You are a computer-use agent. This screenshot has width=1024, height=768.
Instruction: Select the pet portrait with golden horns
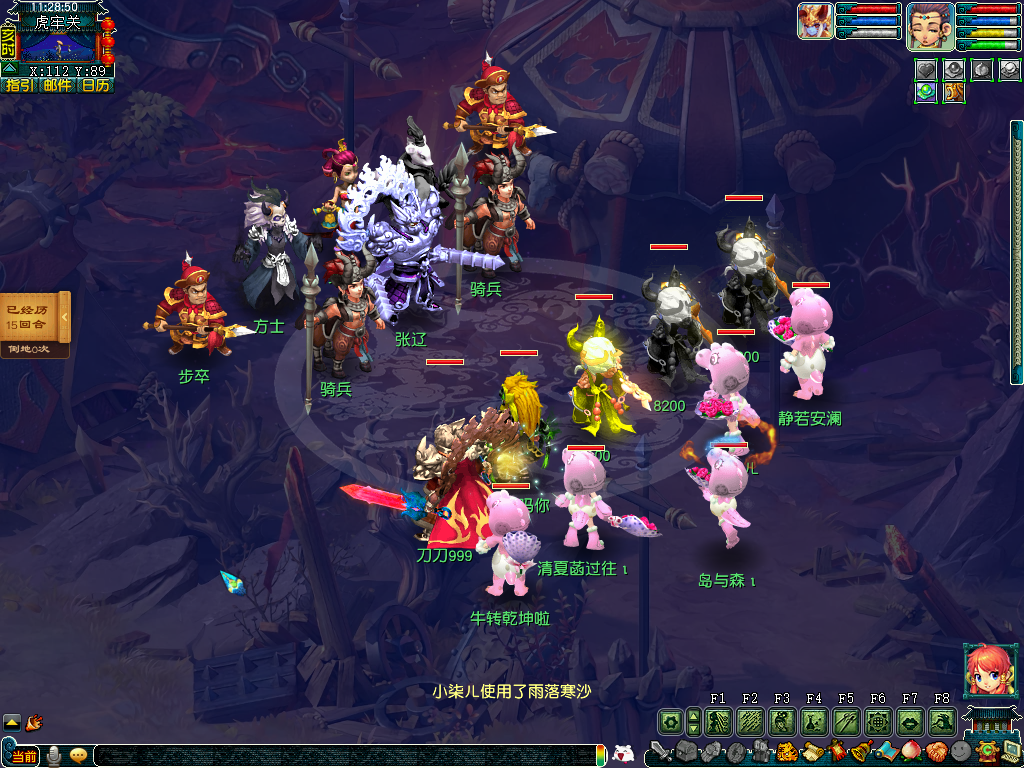[x=815, y=21]
